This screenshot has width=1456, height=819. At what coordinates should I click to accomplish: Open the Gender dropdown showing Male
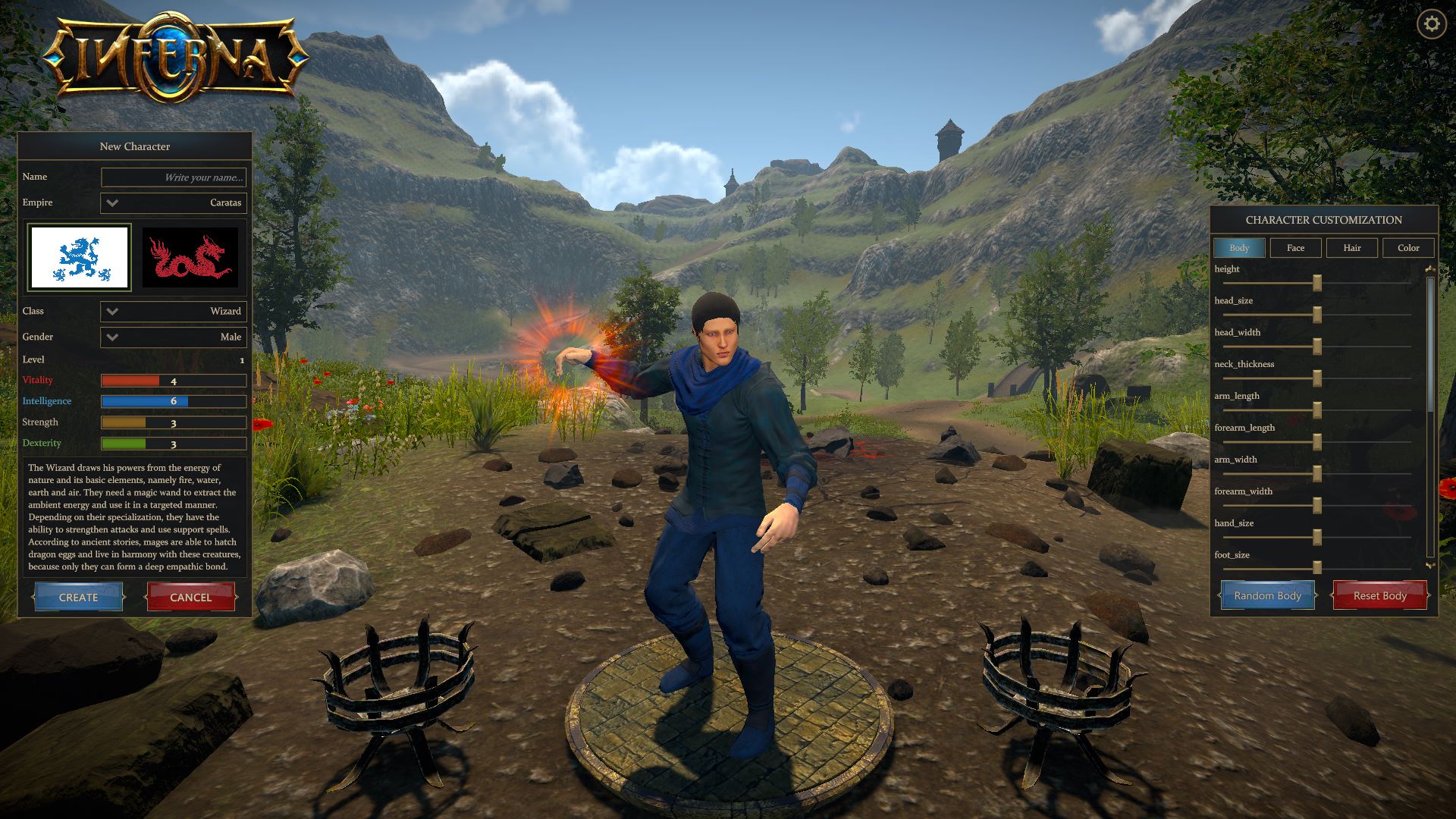[173, 337]
